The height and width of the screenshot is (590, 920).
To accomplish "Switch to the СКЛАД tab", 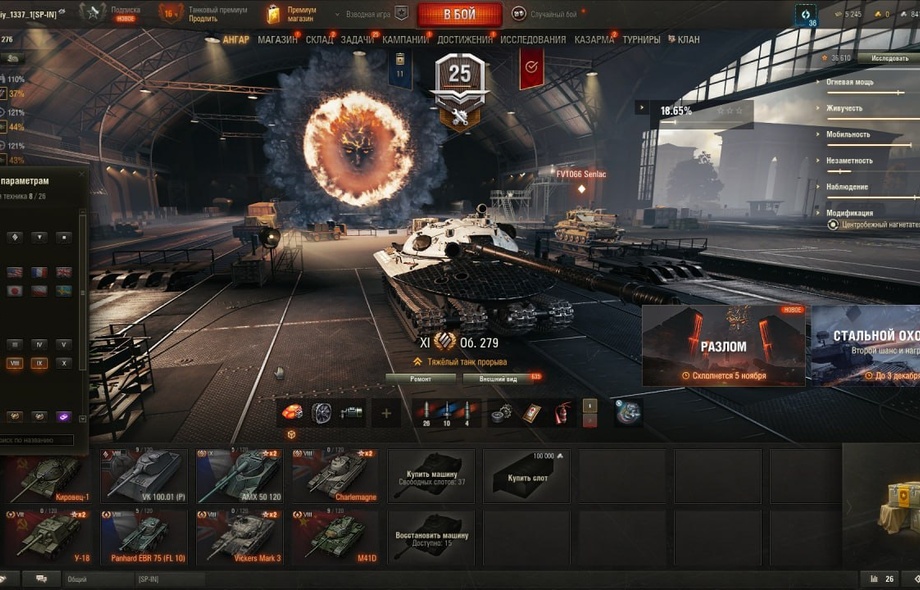I will (x=319, y=40).
